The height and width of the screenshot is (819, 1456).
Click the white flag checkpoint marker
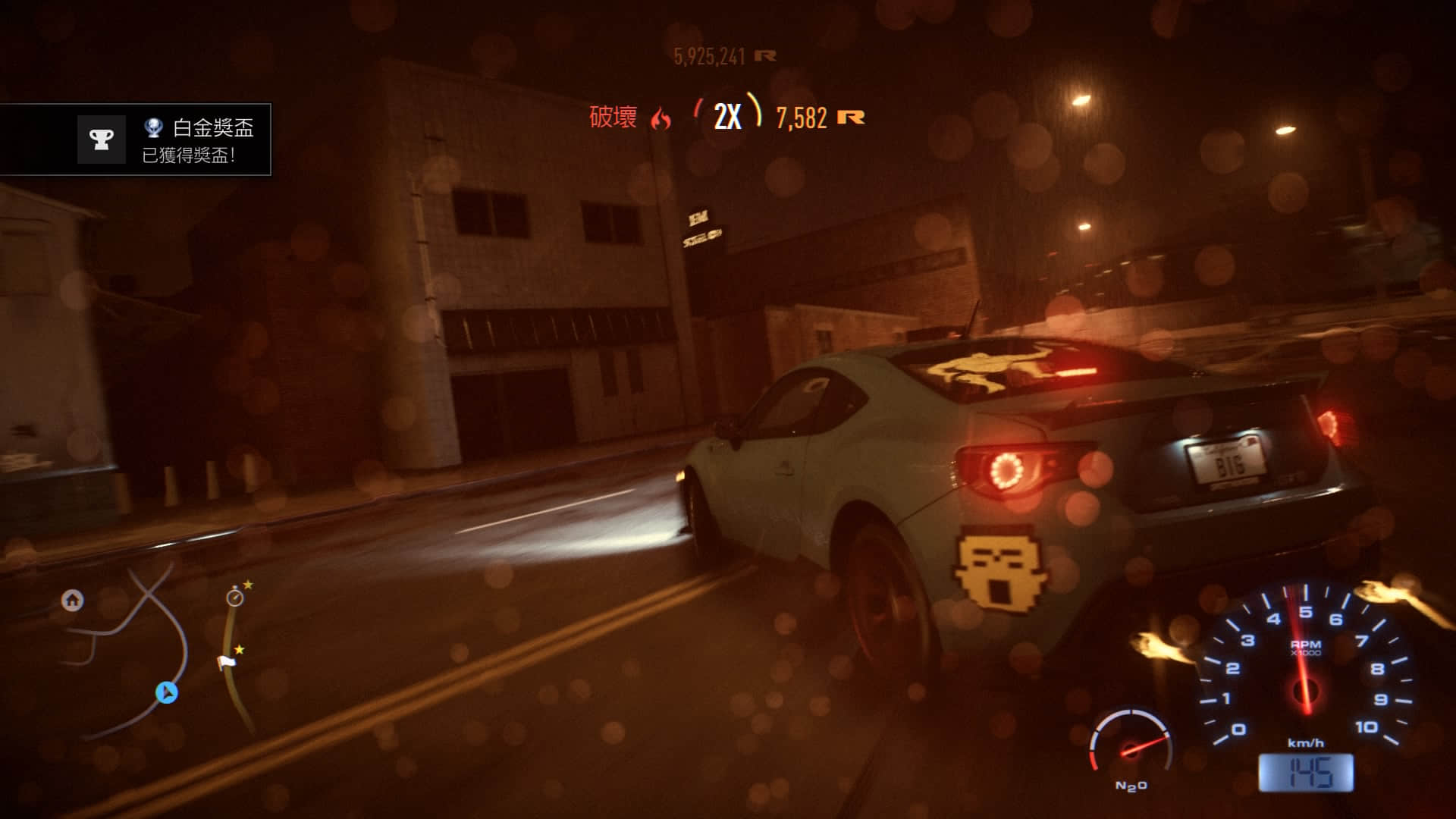click(x=226, y=663)
